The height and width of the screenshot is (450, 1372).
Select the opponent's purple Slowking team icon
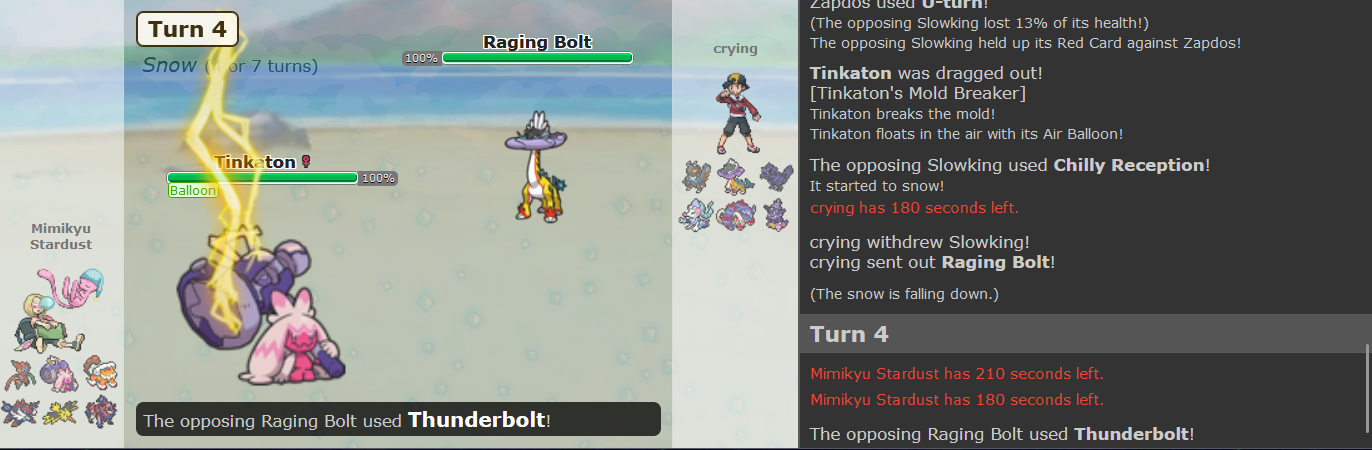point(775,214)
